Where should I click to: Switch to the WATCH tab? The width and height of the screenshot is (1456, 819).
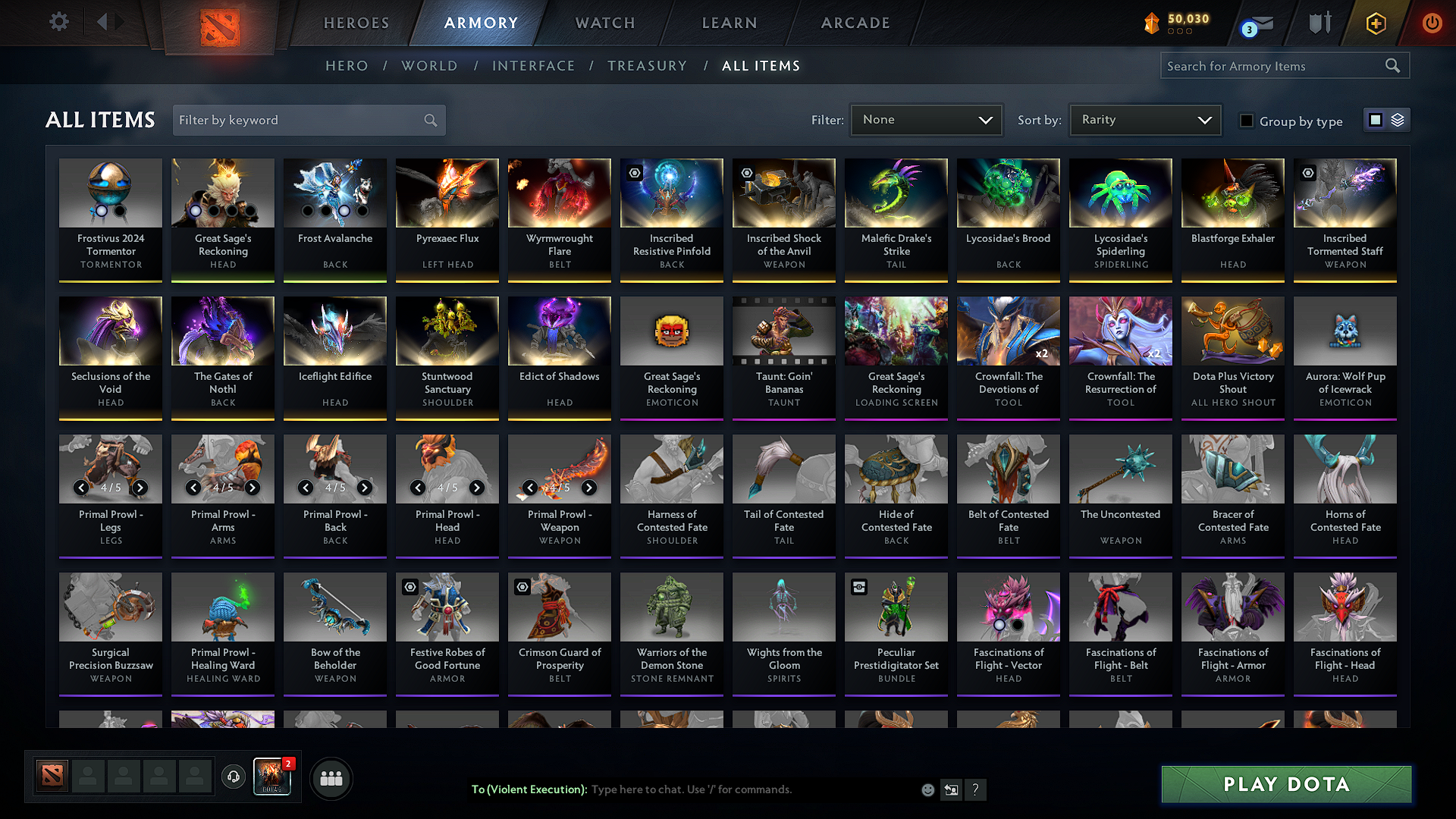pos(604,23)
